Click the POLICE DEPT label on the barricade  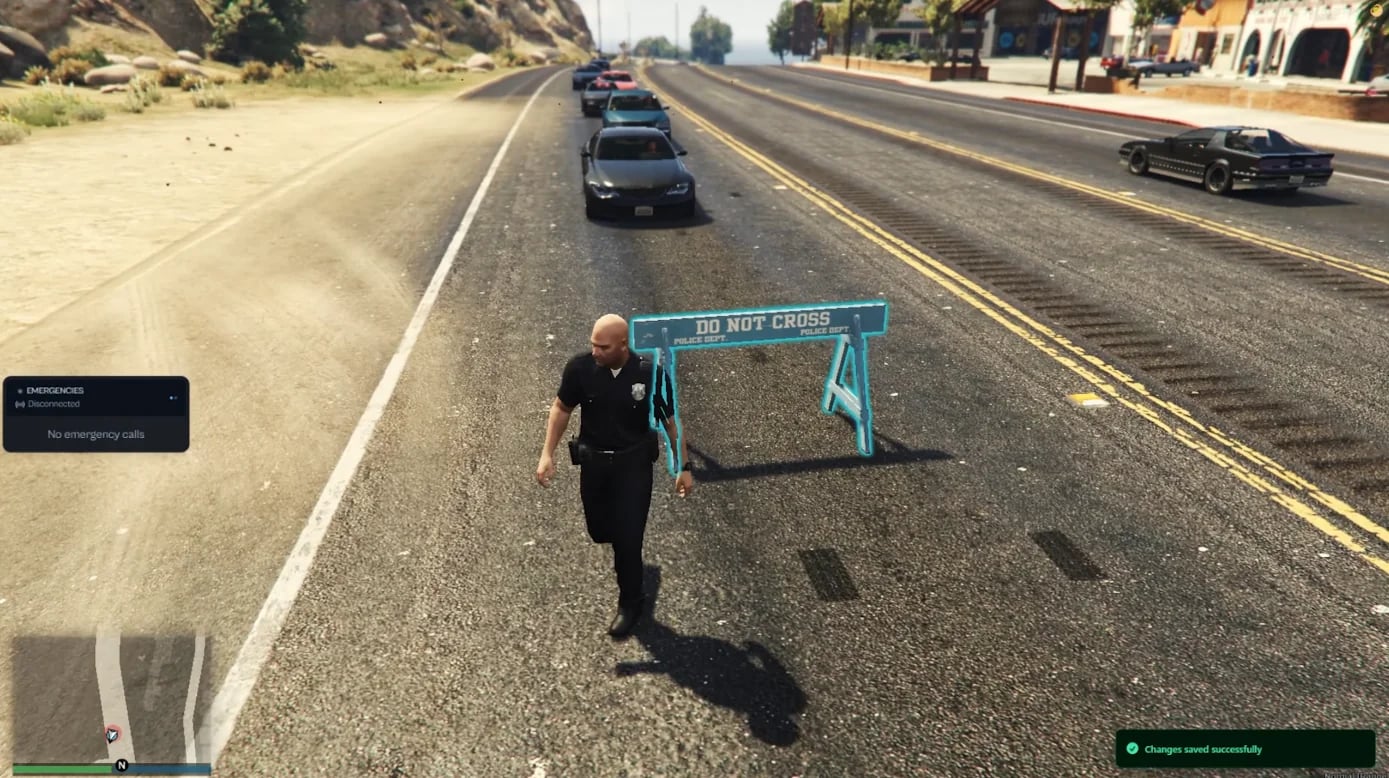pyautogui.click(x=703, y=340)
